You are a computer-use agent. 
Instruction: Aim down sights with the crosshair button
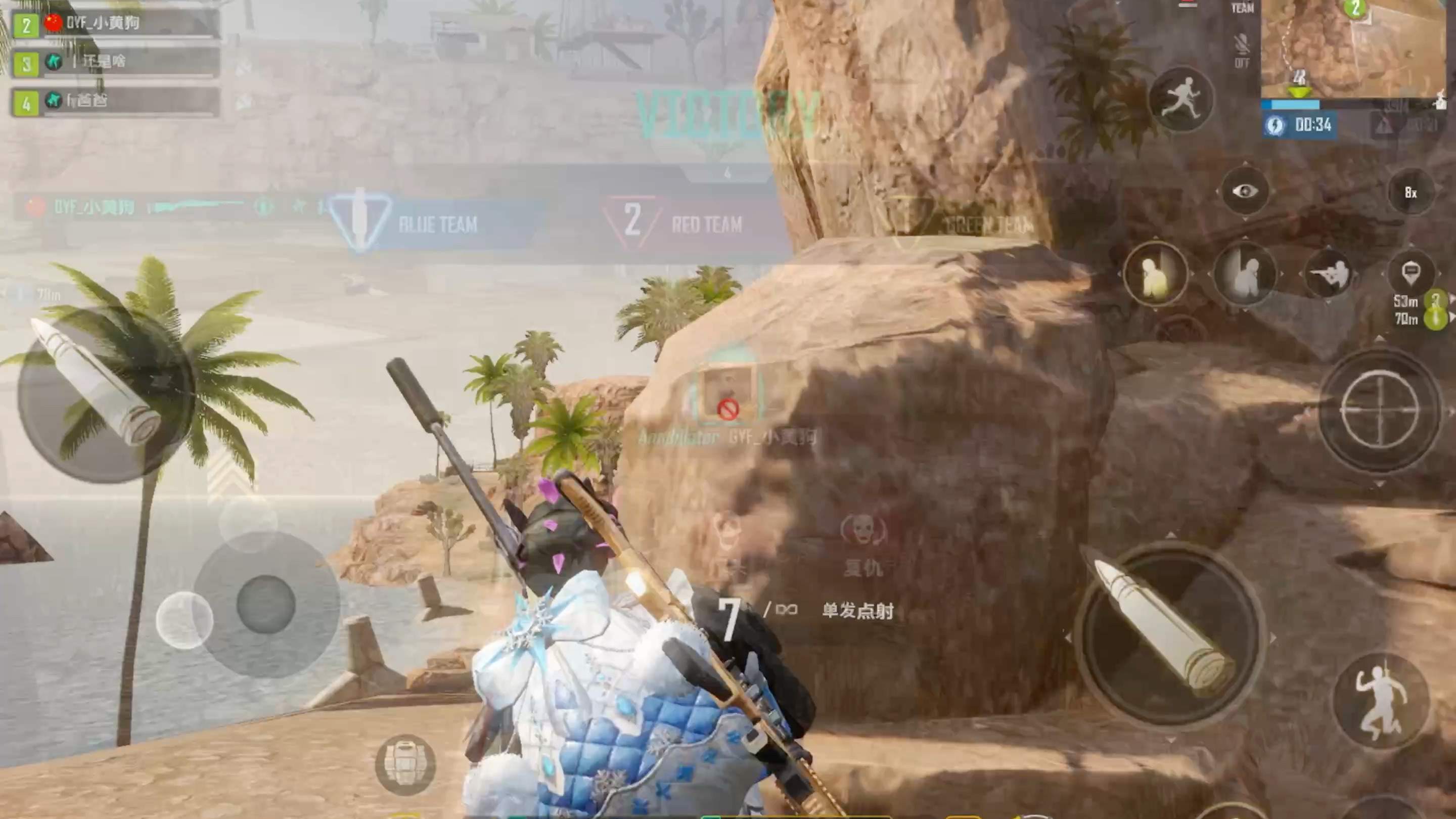pyautogui.click(x=1379, y=410)
